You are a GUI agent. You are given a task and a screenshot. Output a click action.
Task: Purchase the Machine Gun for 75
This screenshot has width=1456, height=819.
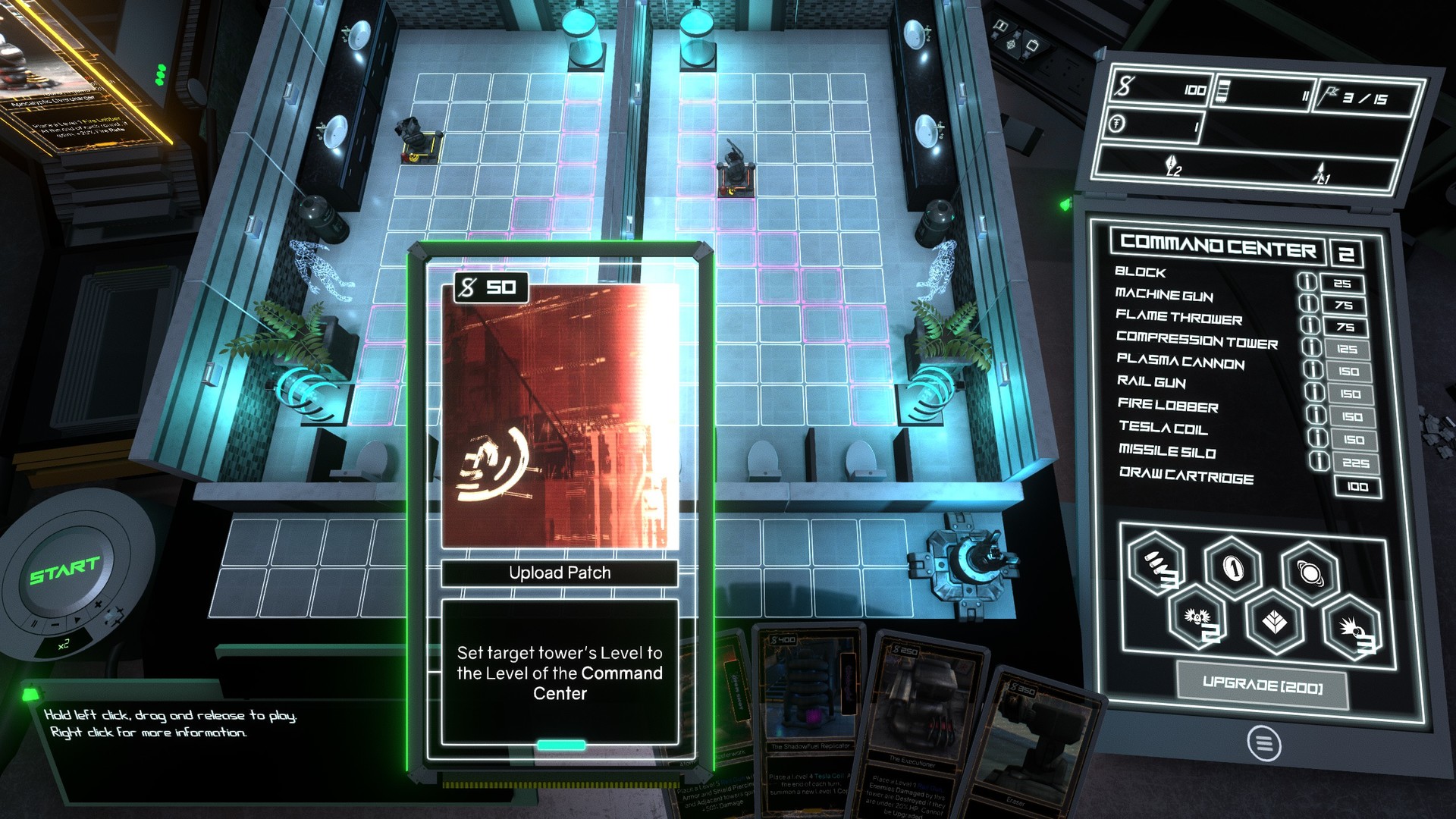[1344, 306]
